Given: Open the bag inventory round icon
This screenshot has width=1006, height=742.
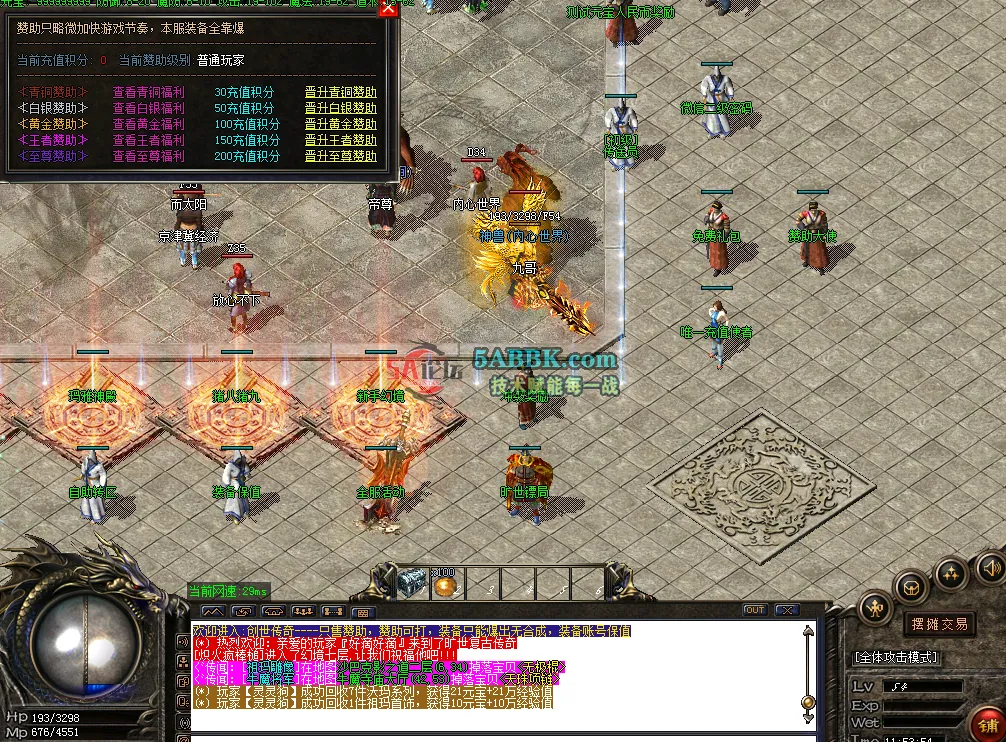Looking at the screenshot, I should (x=912, y=586).
